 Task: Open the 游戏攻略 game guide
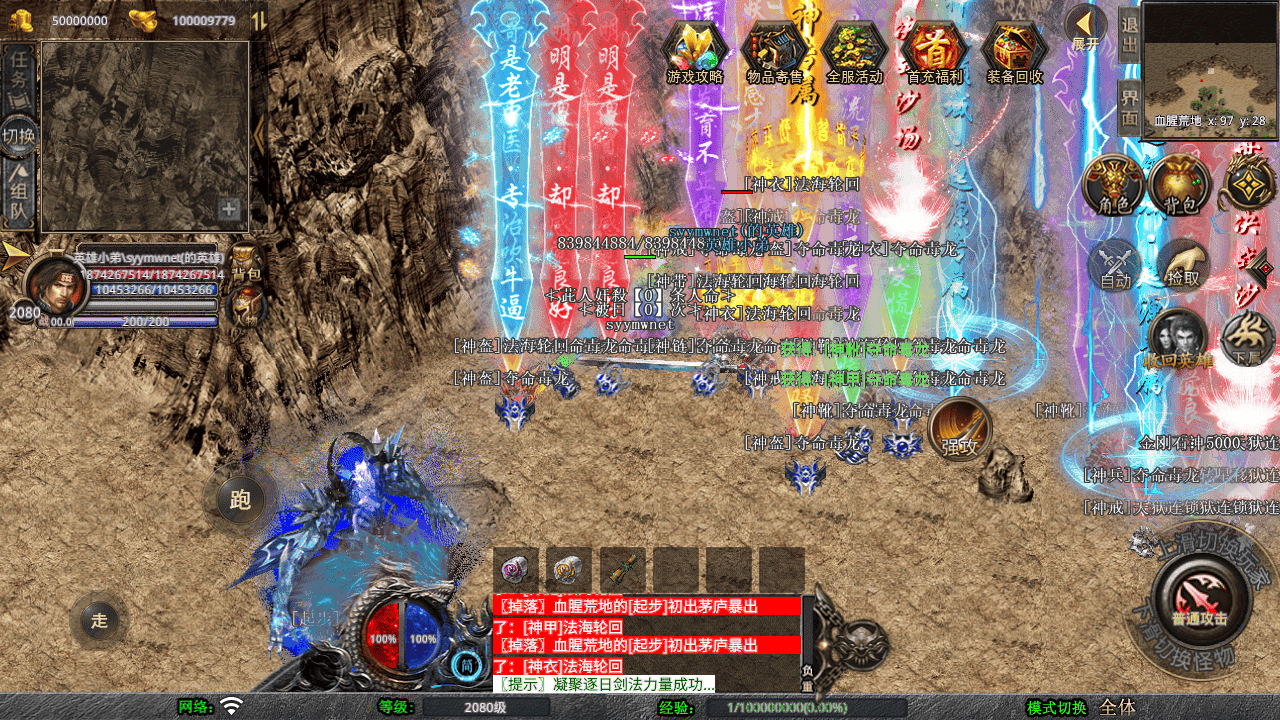[x=695, y=52]
